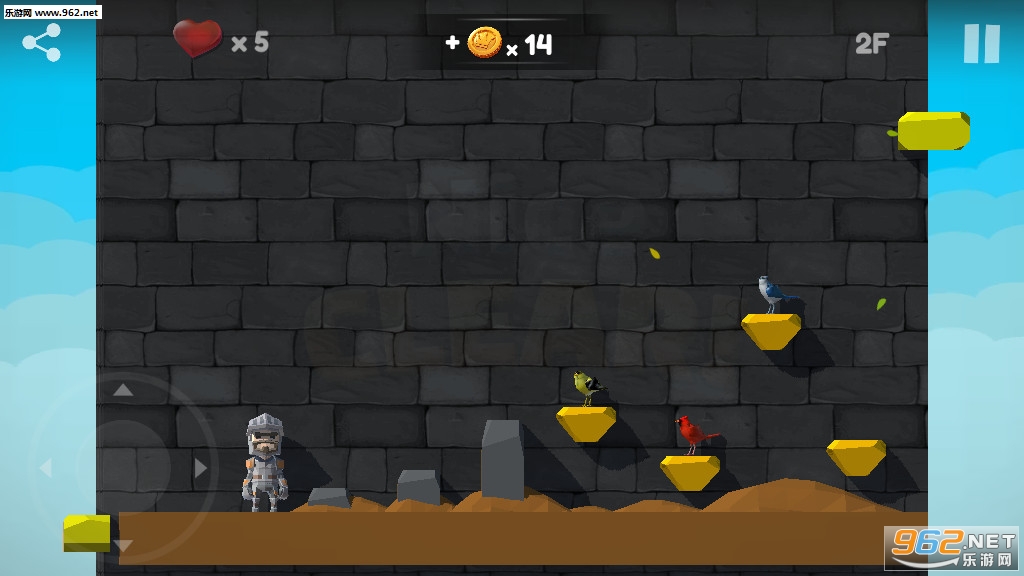Tap the d-pad left arrow
Screen dimensions: 1024x576
pos(45,468)
